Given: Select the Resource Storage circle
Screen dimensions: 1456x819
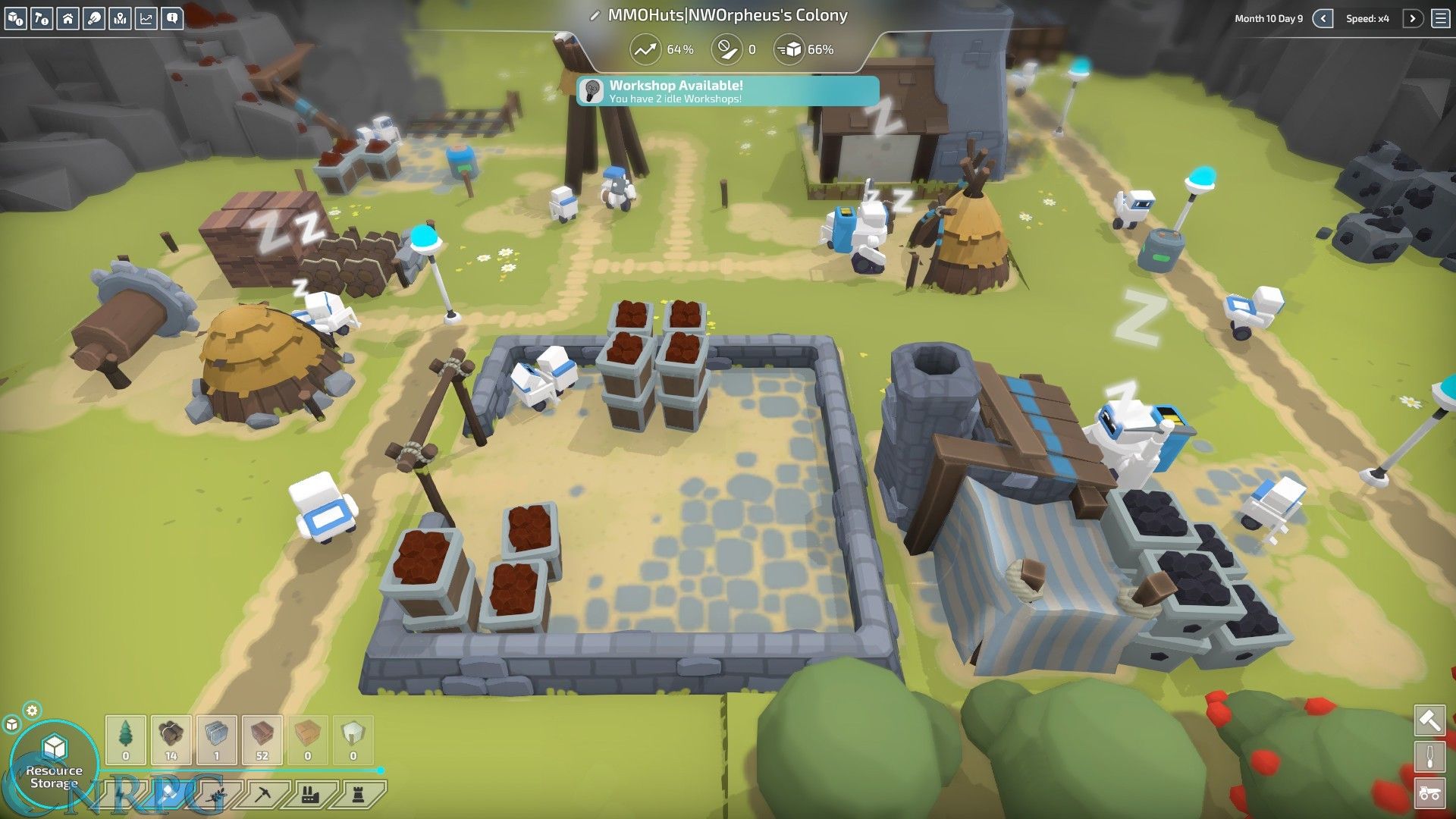Looking at the screenshot, I should (x=54, y=762).
